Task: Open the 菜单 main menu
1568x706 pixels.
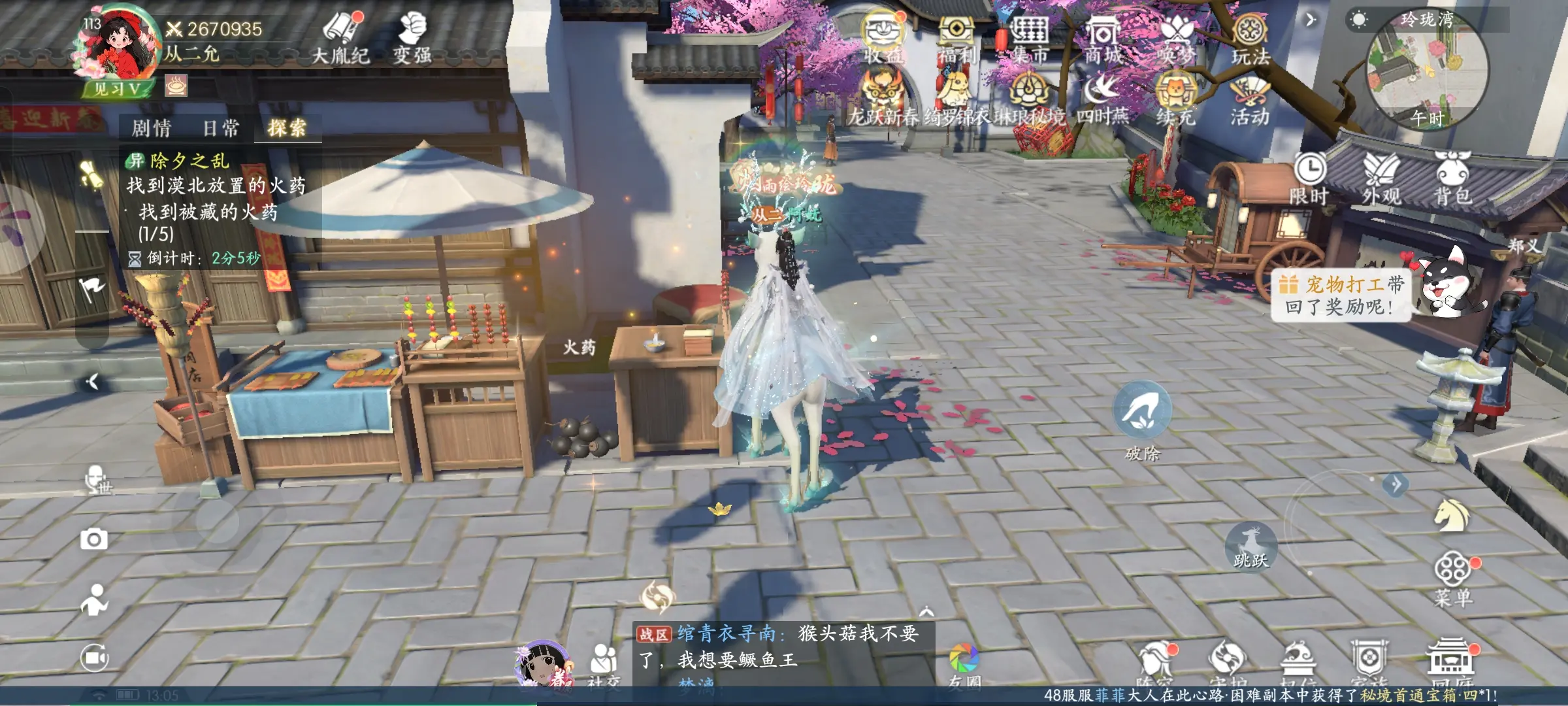Action: 1453,579
